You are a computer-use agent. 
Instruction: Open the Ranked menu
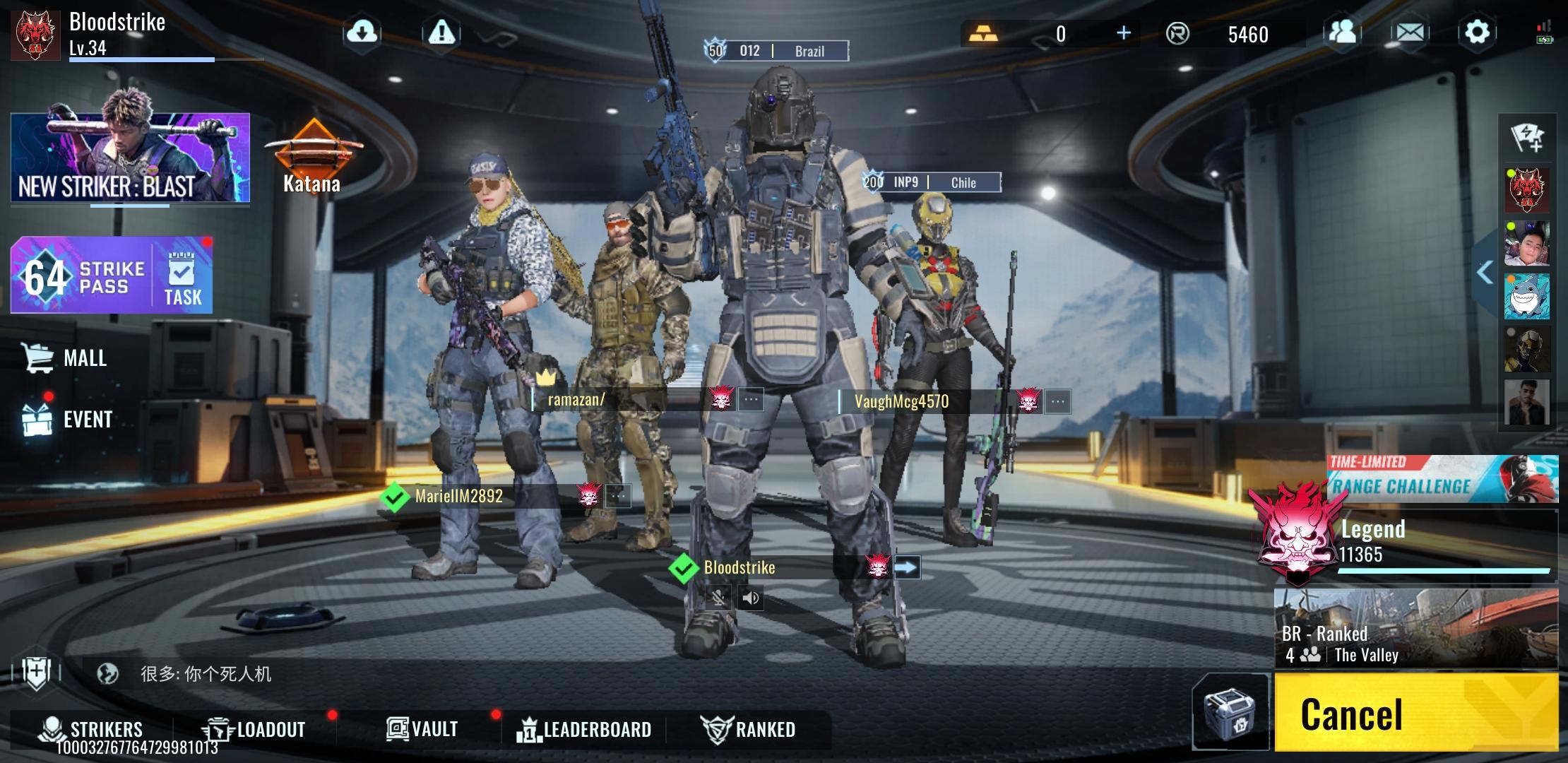tap(749, 728)
